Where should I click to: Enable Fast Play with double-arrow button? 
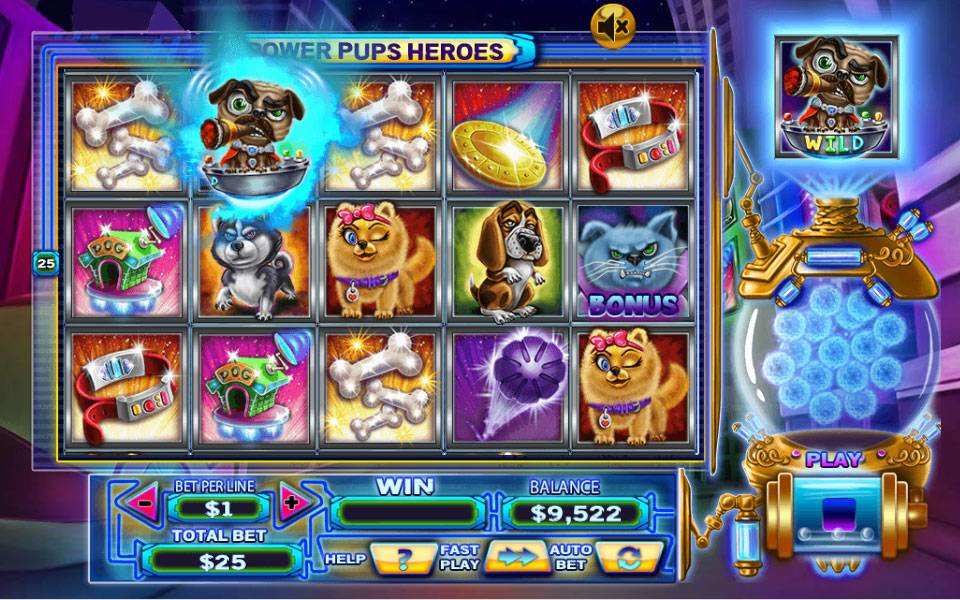[x=516, y=557]
